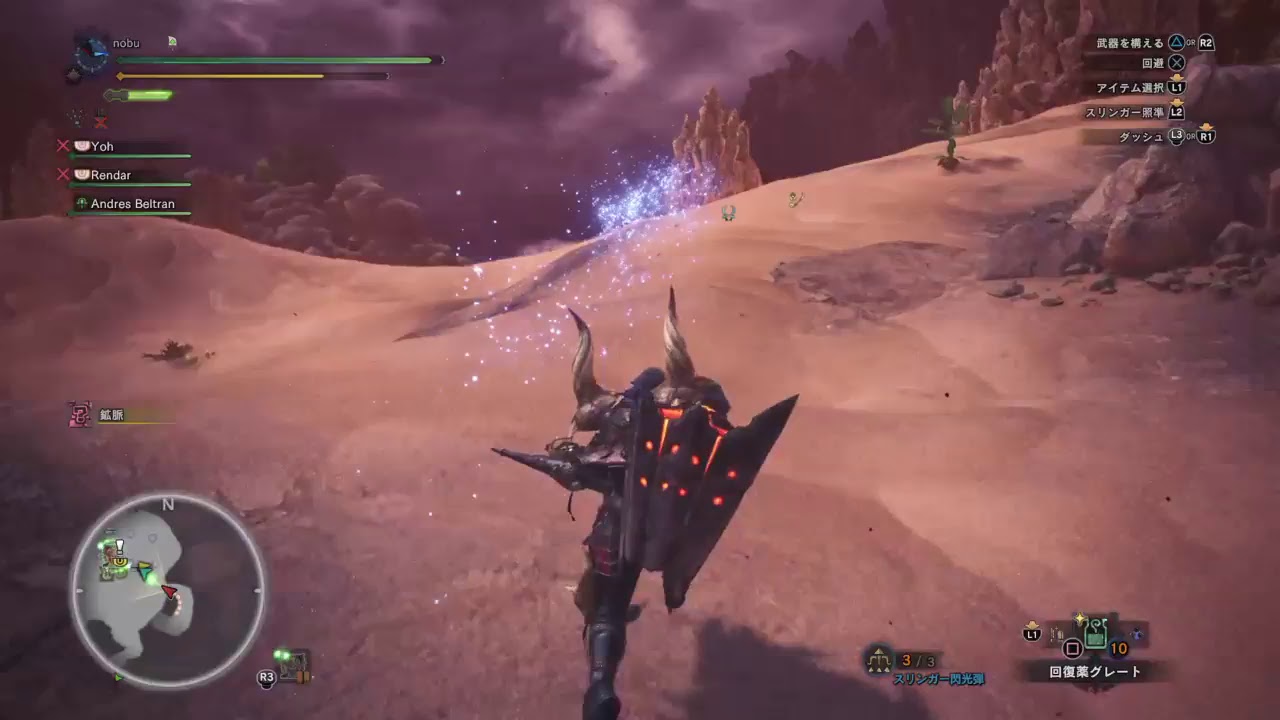Select the exclamation marker on the minimap

click(118, 548)
